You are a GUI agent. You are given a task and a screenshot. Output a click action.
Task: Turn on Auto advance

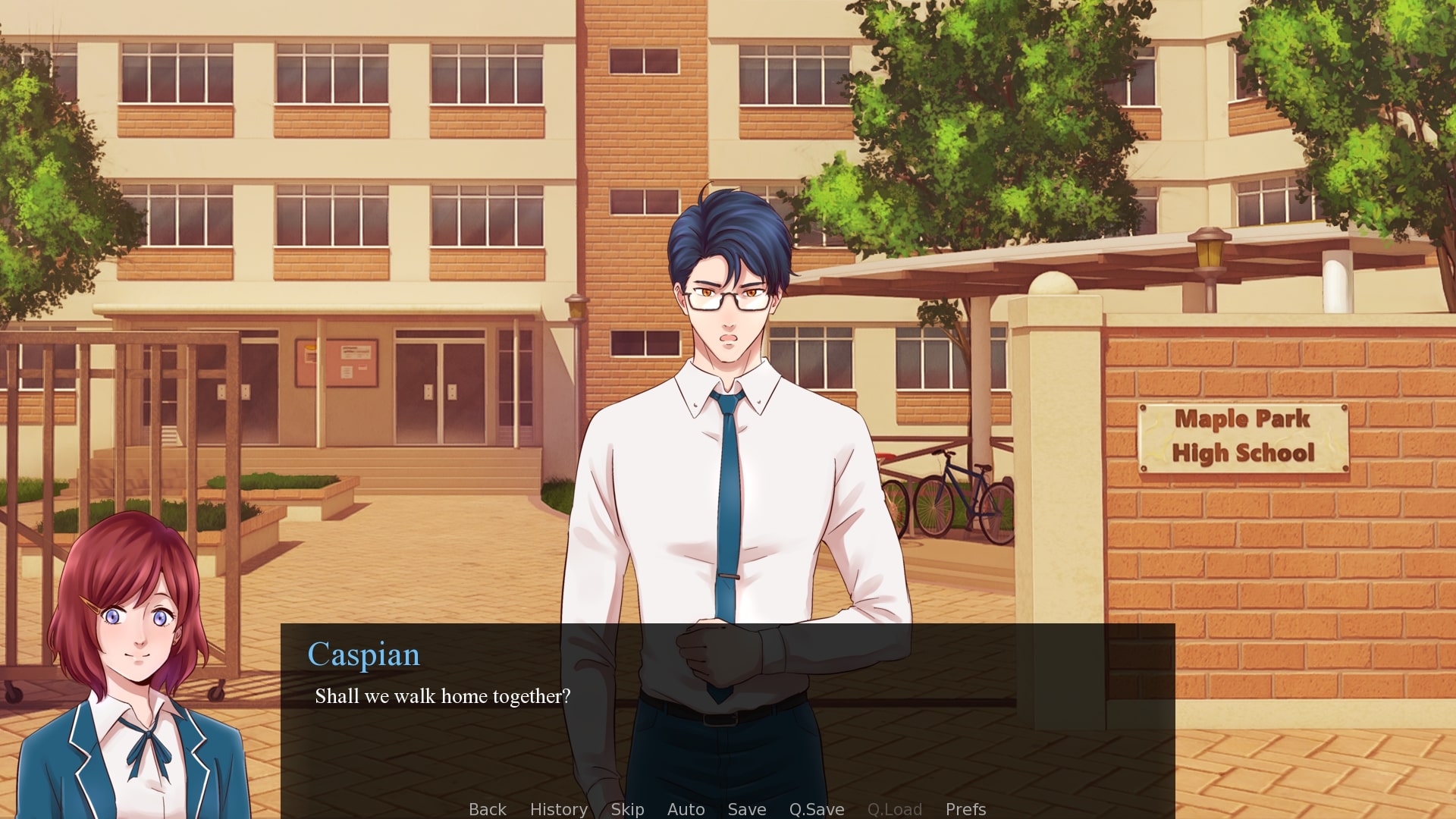click(686, 809)
